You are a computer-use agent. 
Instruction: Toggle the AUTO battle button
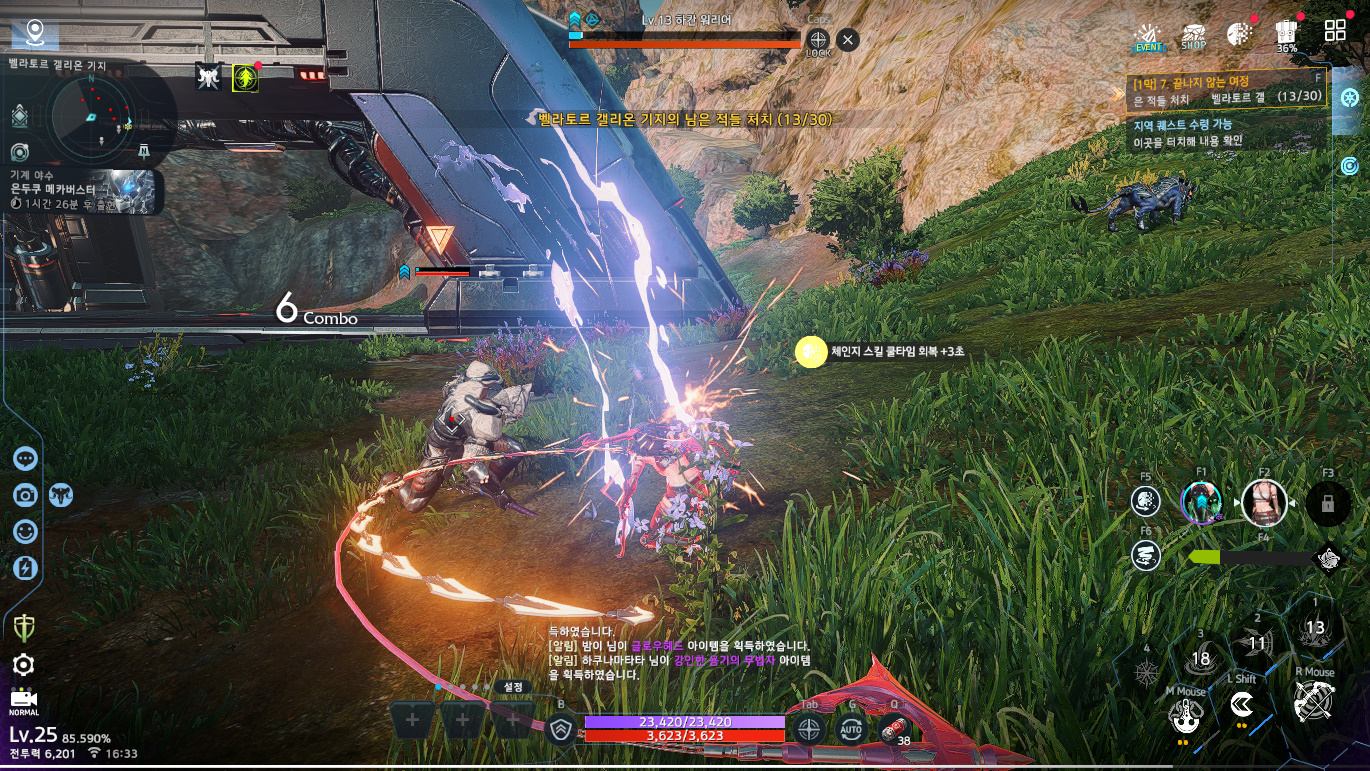click(x=851, y=729)
